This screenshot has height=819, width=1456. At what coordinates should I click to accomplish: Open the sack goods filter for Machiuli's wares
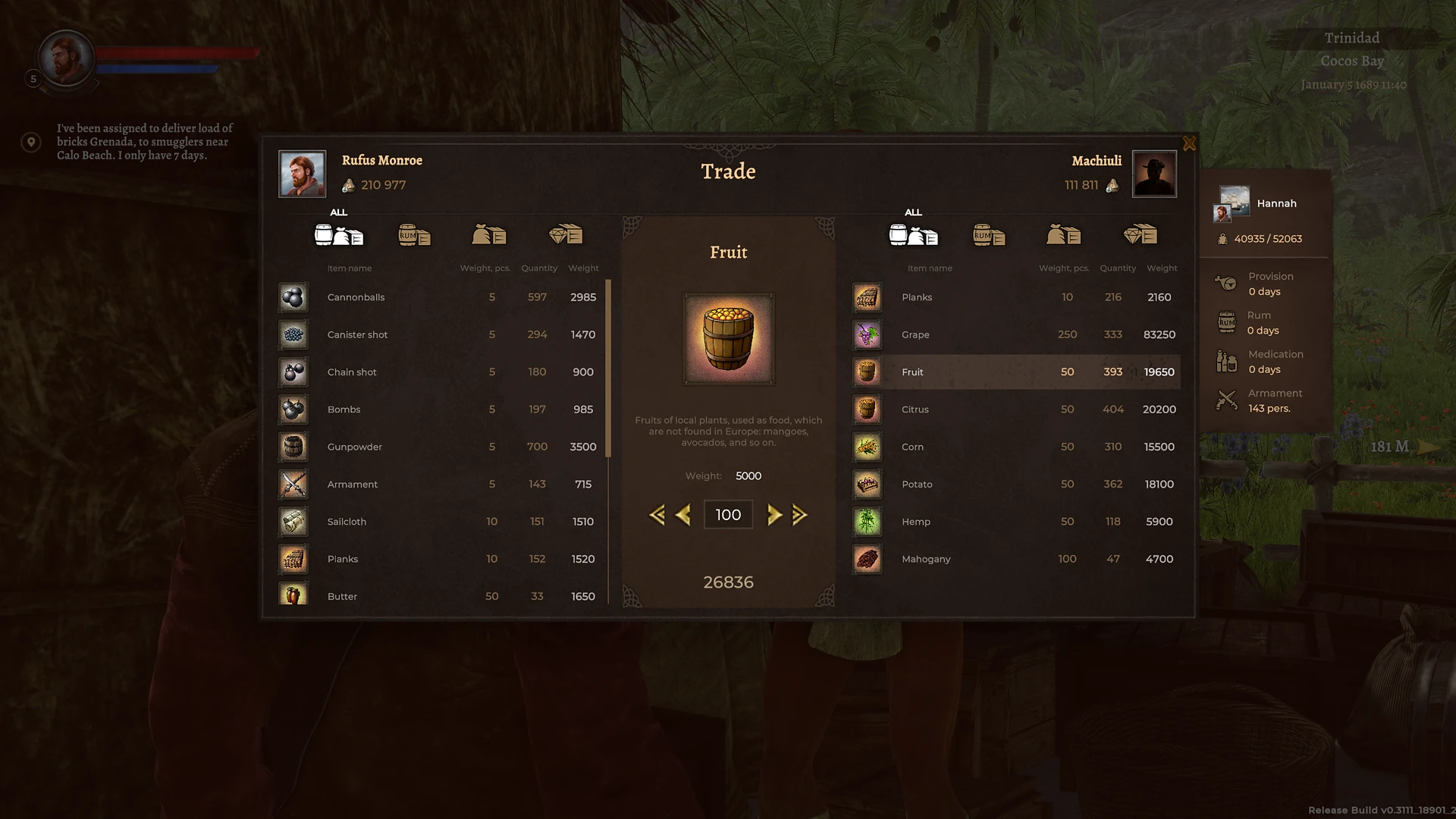[x=1062, y=236]
